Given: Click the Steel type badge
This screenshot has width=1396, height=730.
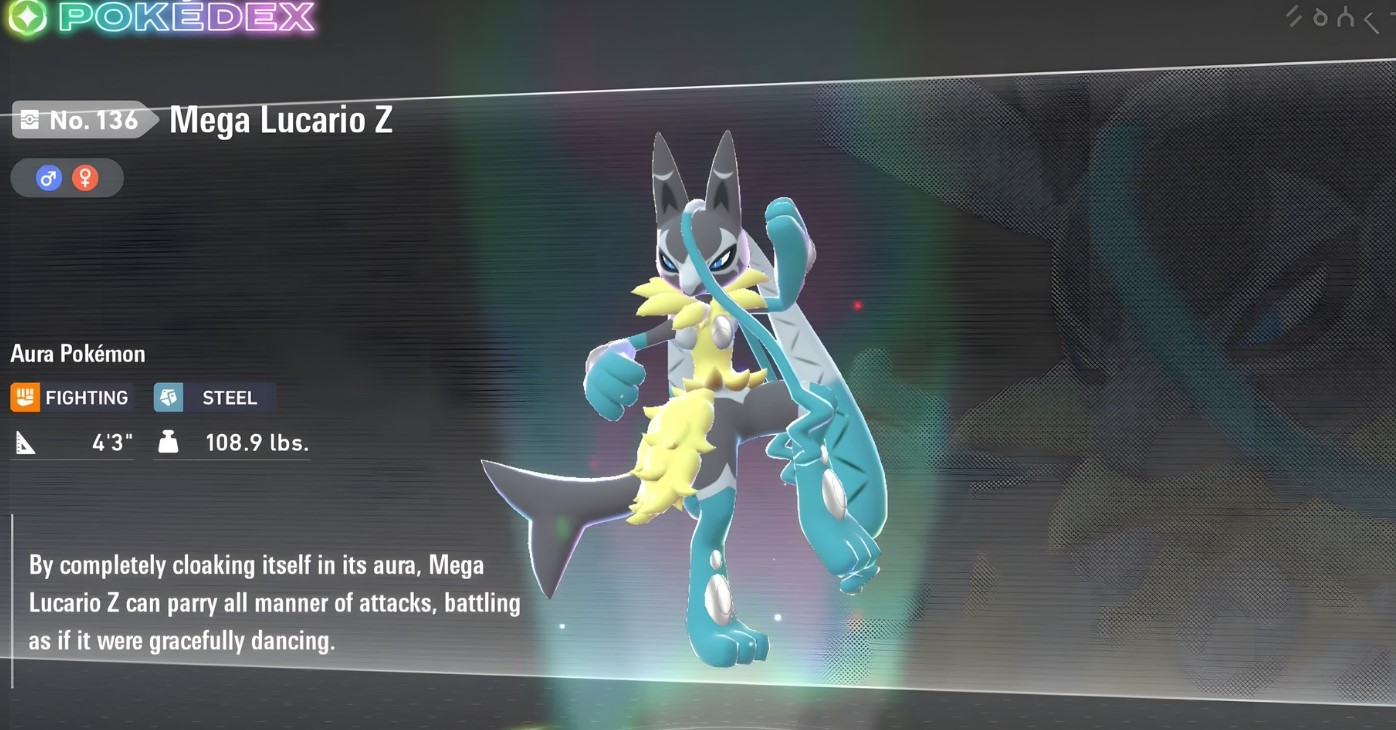Looking at the screenshot, I should [213, 397].
